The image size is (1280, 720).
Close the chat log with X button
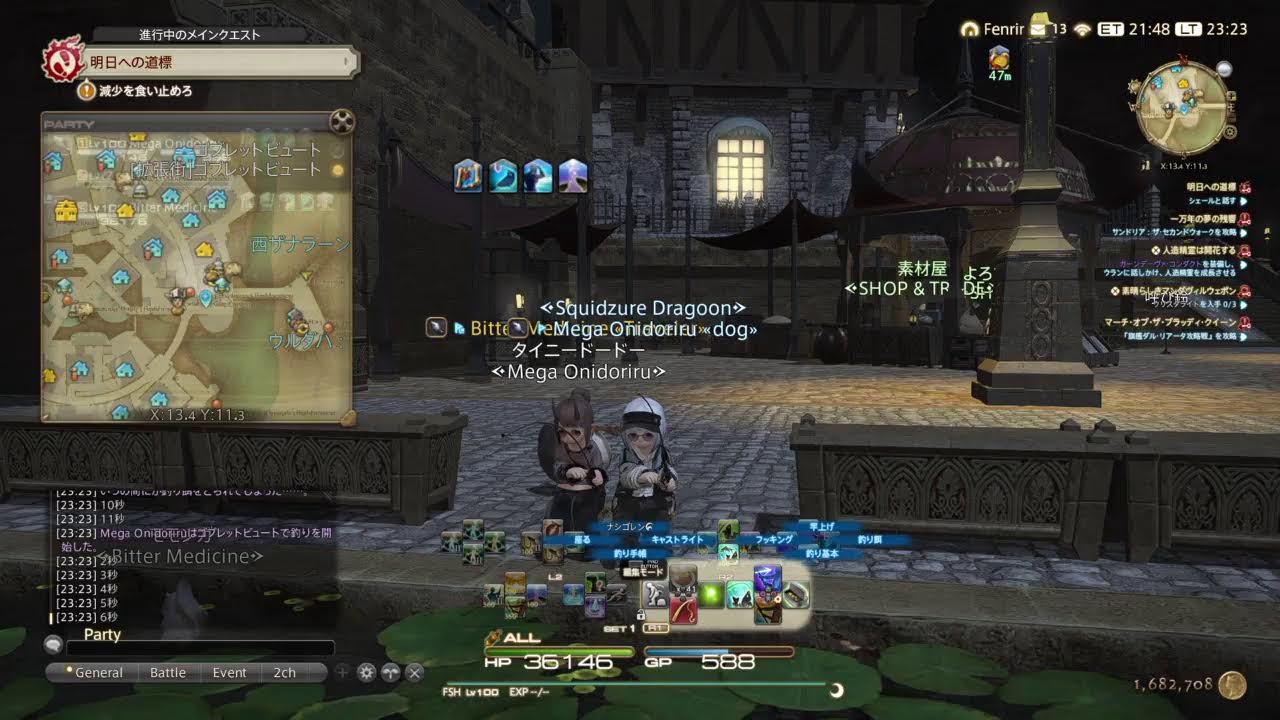coord(414,673)
